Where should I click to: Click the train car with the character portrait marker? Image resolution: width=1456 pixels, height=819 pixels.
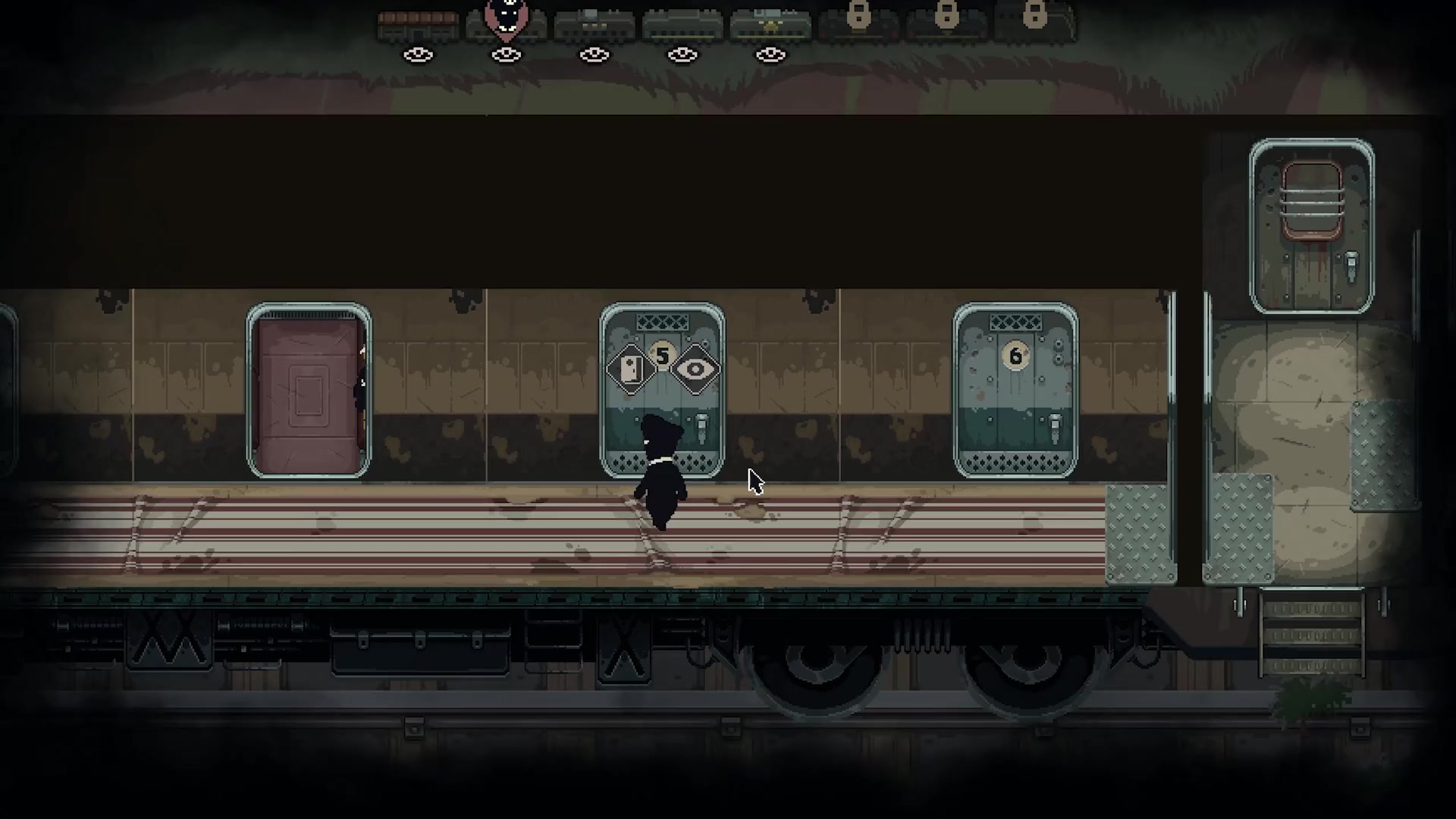tap(506, 26)
